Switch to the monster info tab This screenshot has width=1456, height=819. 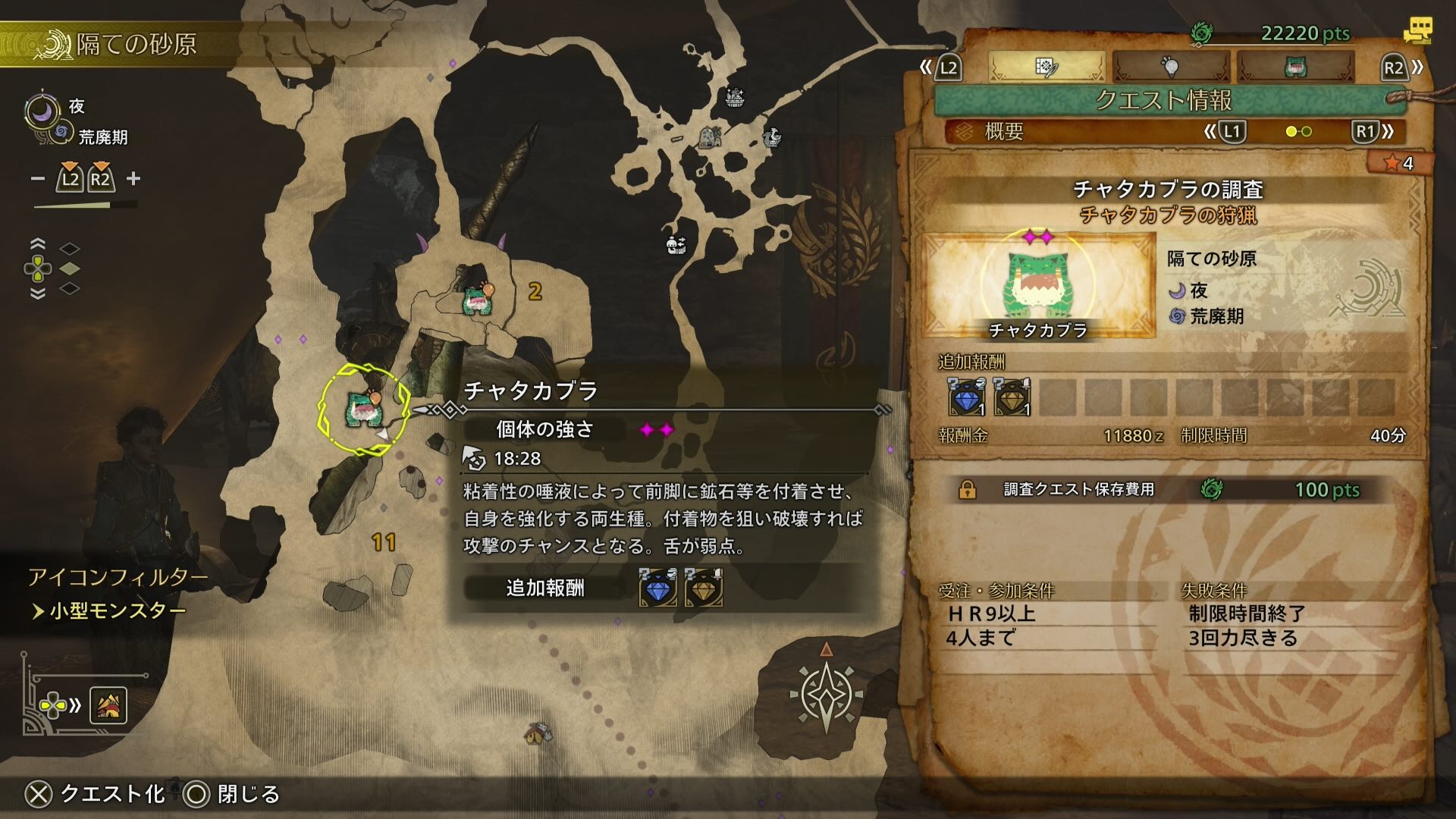[1297, 67]
